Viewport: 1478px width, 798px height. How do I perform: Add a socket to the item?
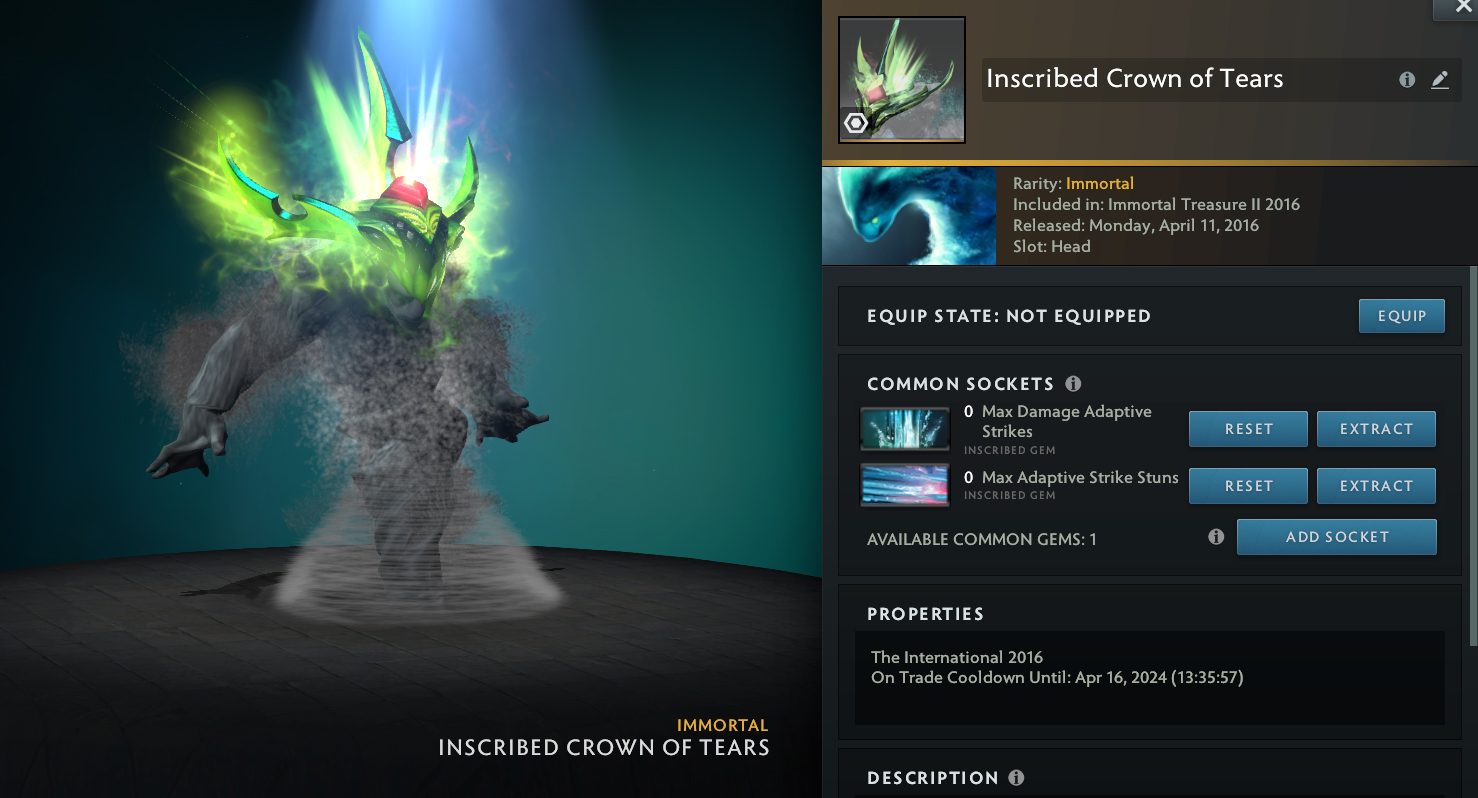pyautogui.click(x=1336, y=537)
